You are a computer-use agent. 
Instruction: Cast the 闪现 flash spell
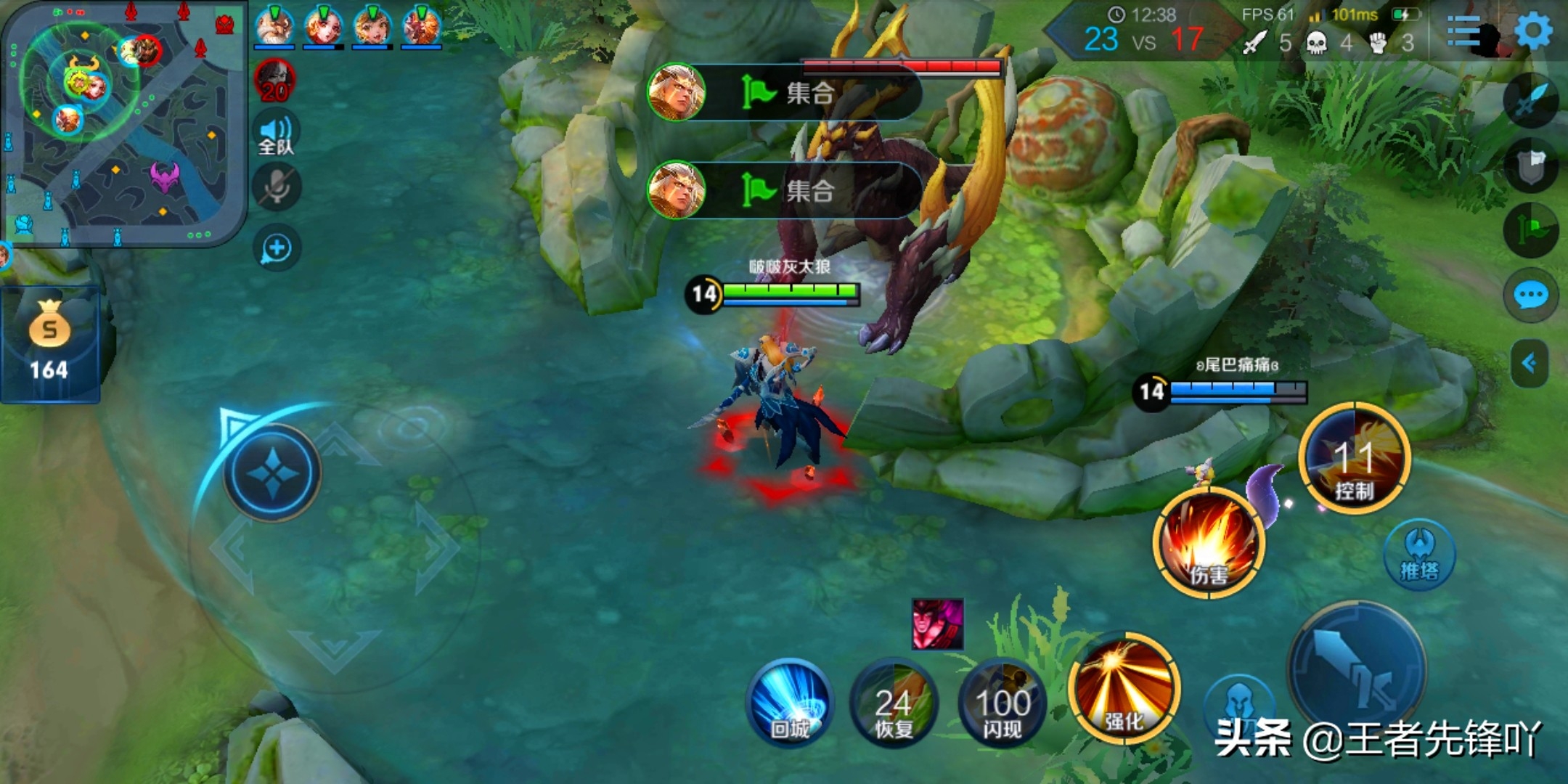[x=1002, y=703]
